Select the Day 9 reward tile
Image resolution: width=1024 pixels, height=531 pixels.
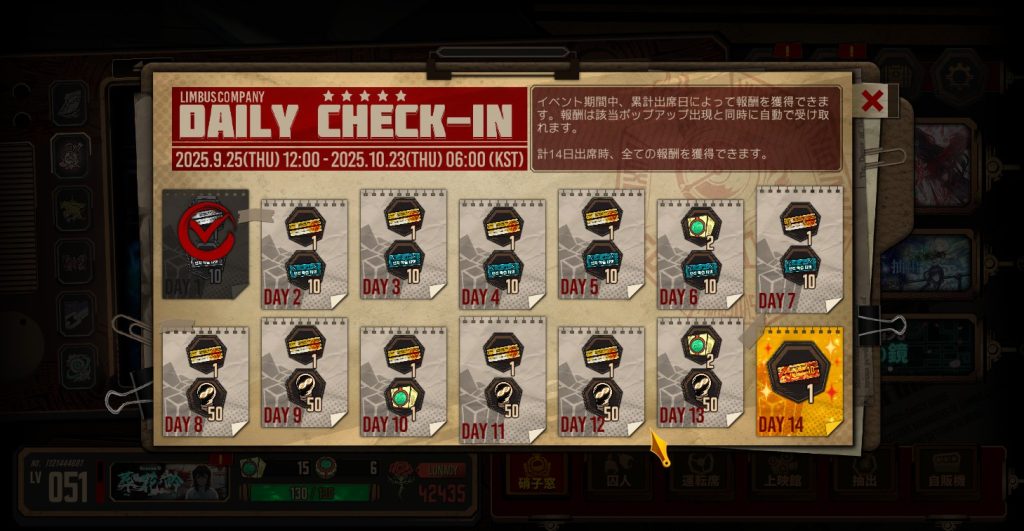click(304, 373)
